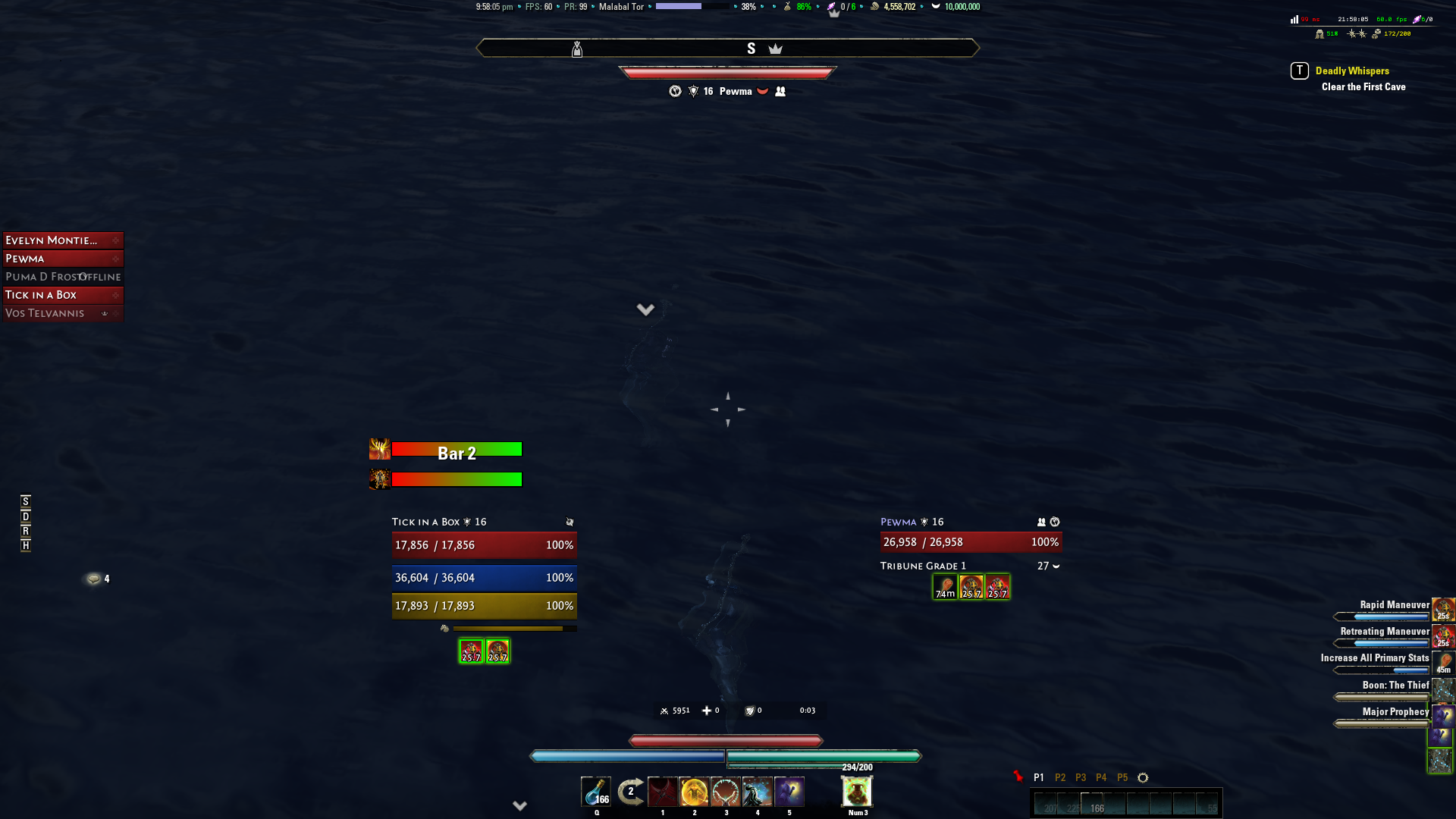
Task: Open the dropdown arrow beside Tribune Grade 27
Action: 1057,566
